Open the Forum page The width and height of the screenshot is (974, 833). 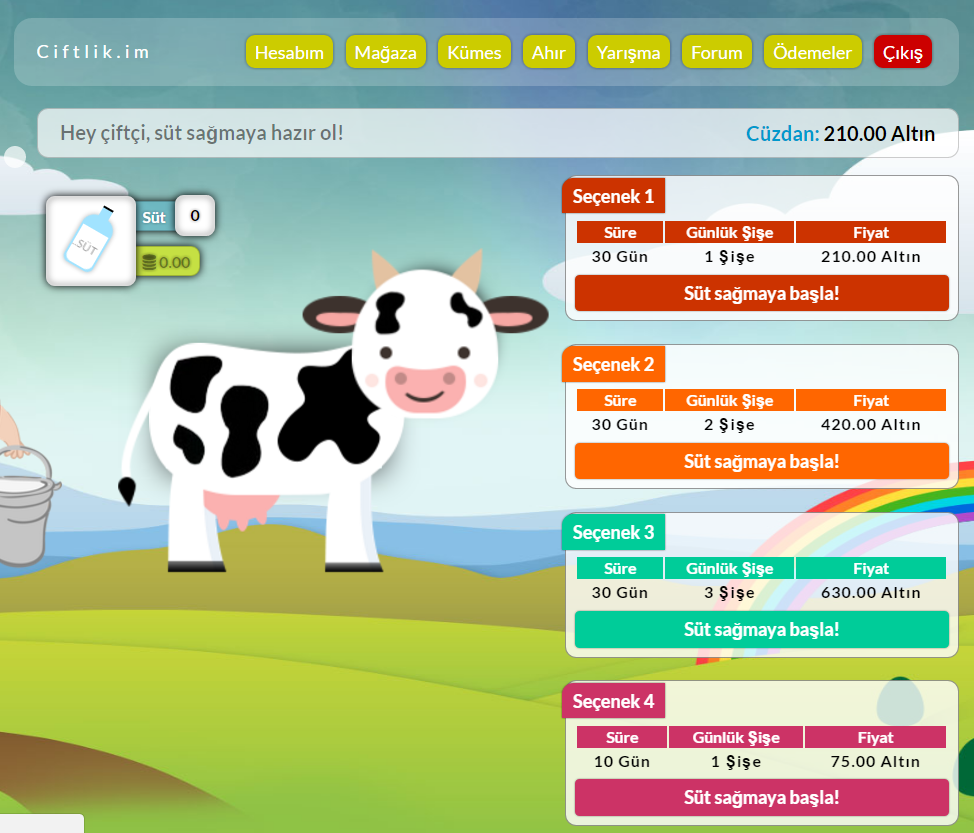tap(717, 53)
